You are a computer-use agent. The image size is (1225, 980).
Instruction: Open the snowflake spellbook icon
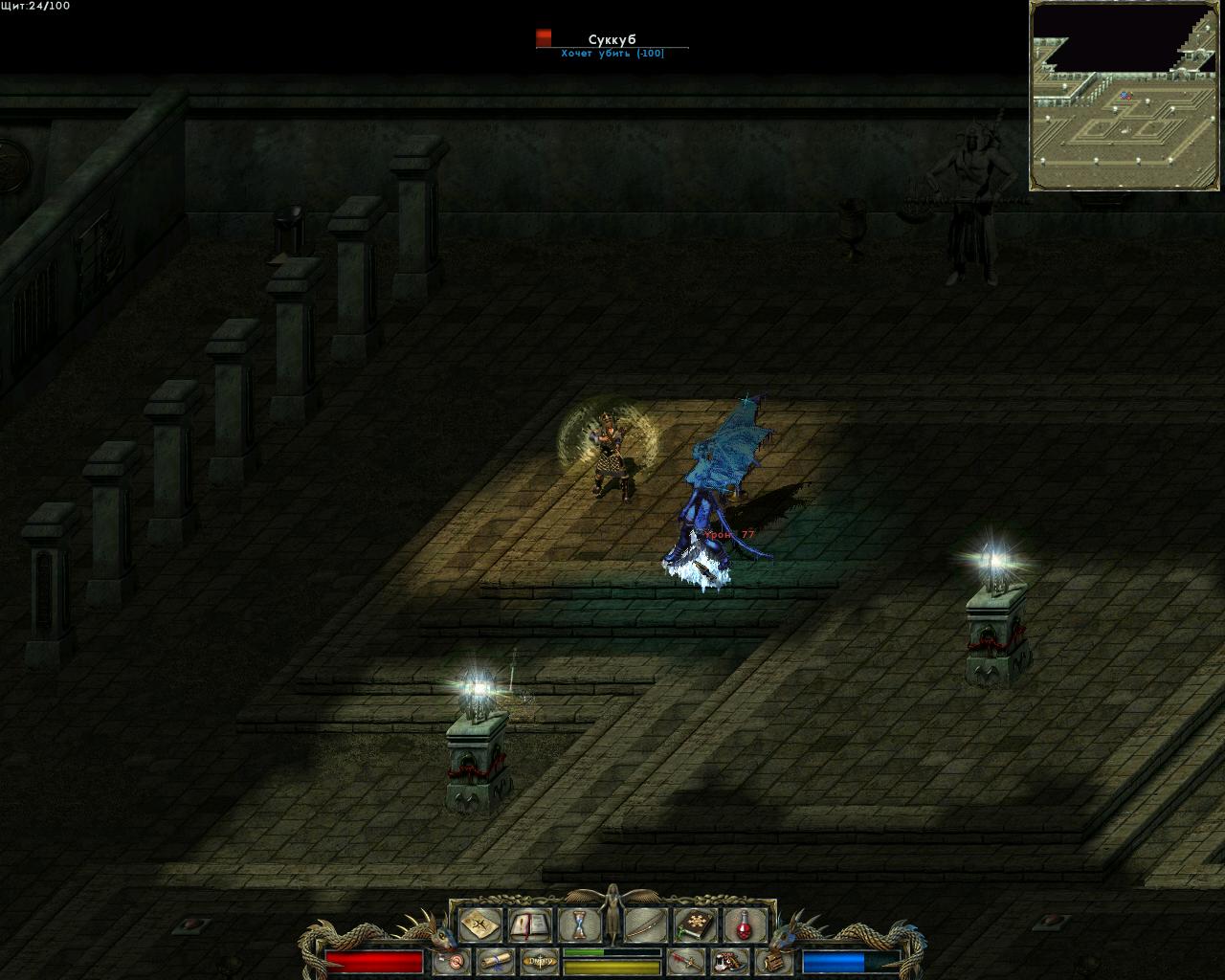click(x=695, y=924)
